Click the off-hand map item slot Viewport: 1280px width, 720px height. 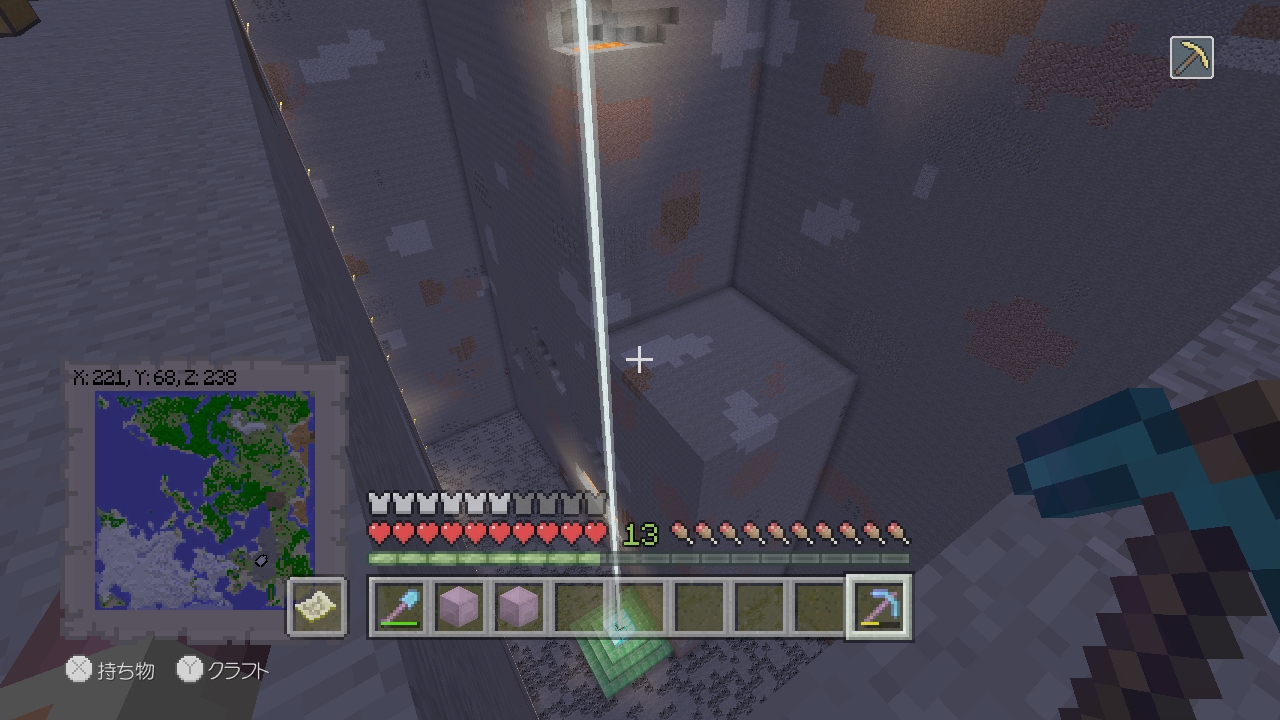click(x=318, y=607)
